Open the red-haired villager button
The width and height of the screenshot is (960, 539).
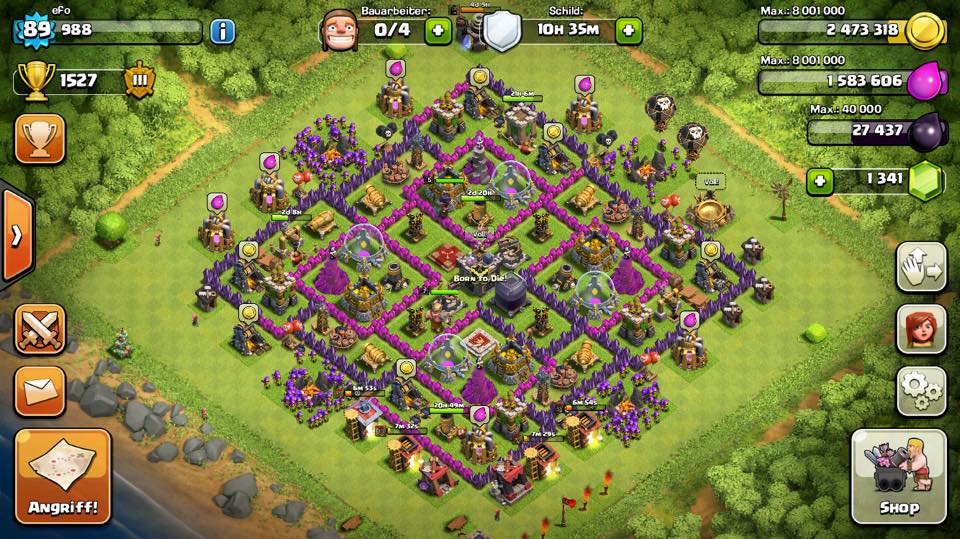(x=921, y=328)
